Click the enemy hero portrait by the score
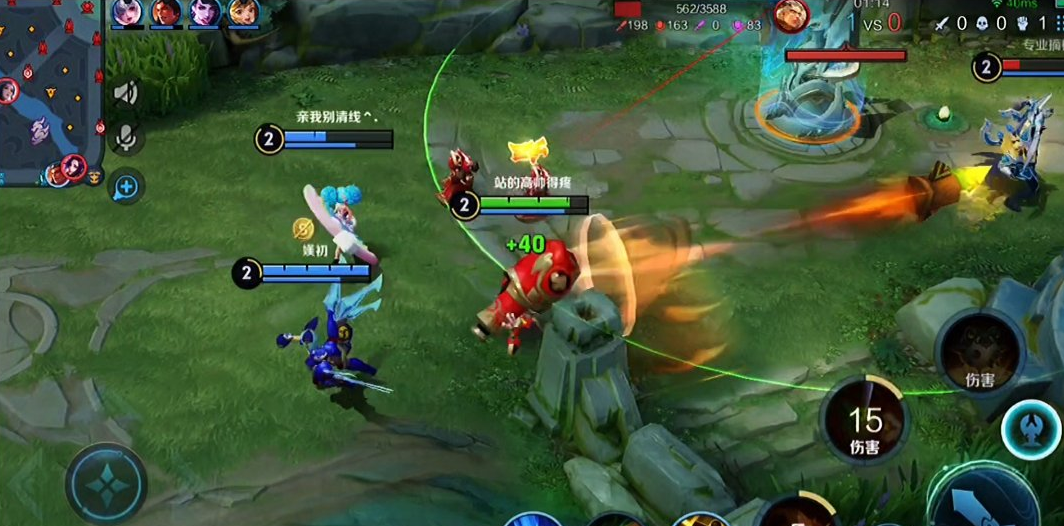 point(791,16)
